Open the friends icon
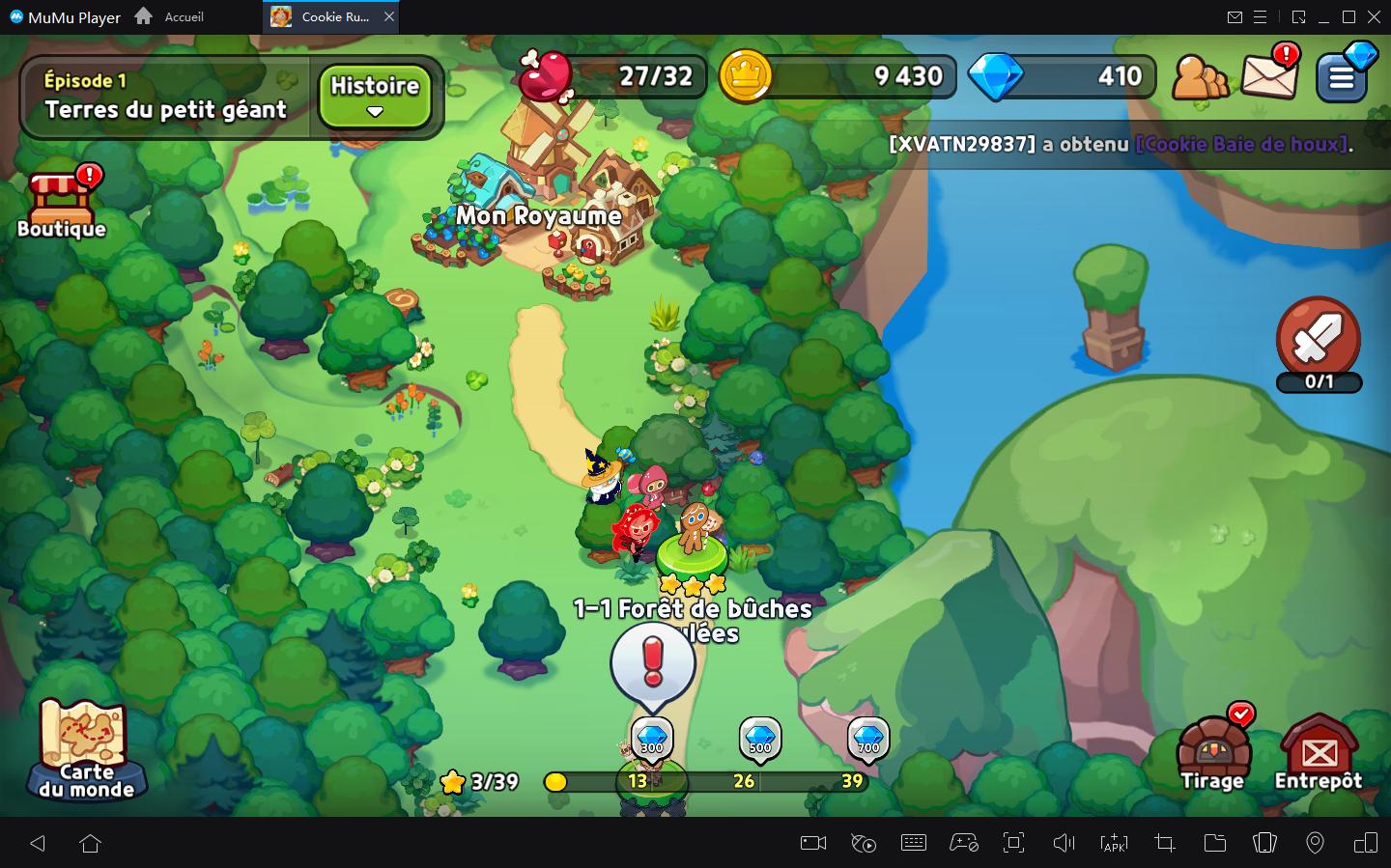The width and height of the screenshot is (1391, 868). coord(1200,77)
